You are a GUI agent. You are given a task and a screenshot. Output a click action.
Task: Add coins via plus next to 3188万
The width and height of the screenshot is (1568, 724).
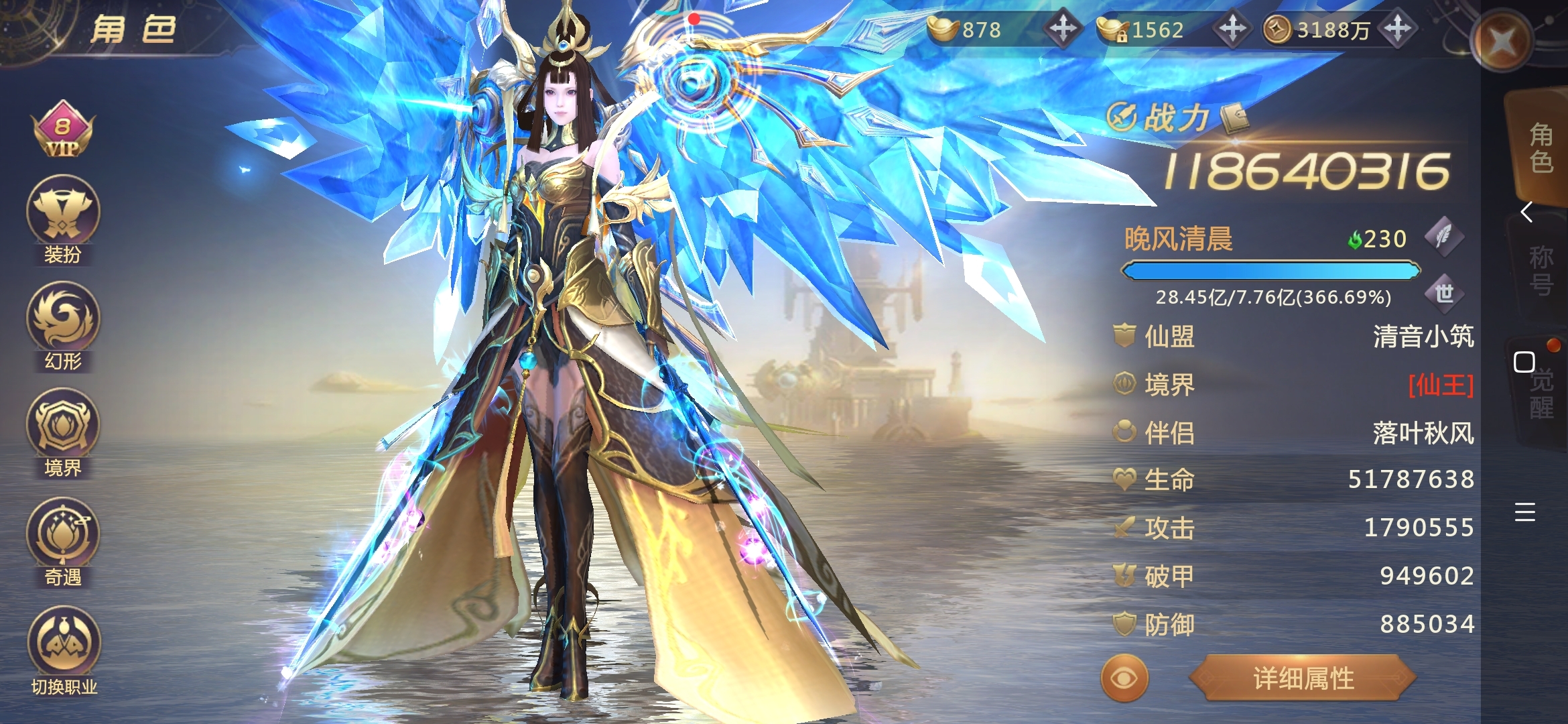coord(1398,29)
